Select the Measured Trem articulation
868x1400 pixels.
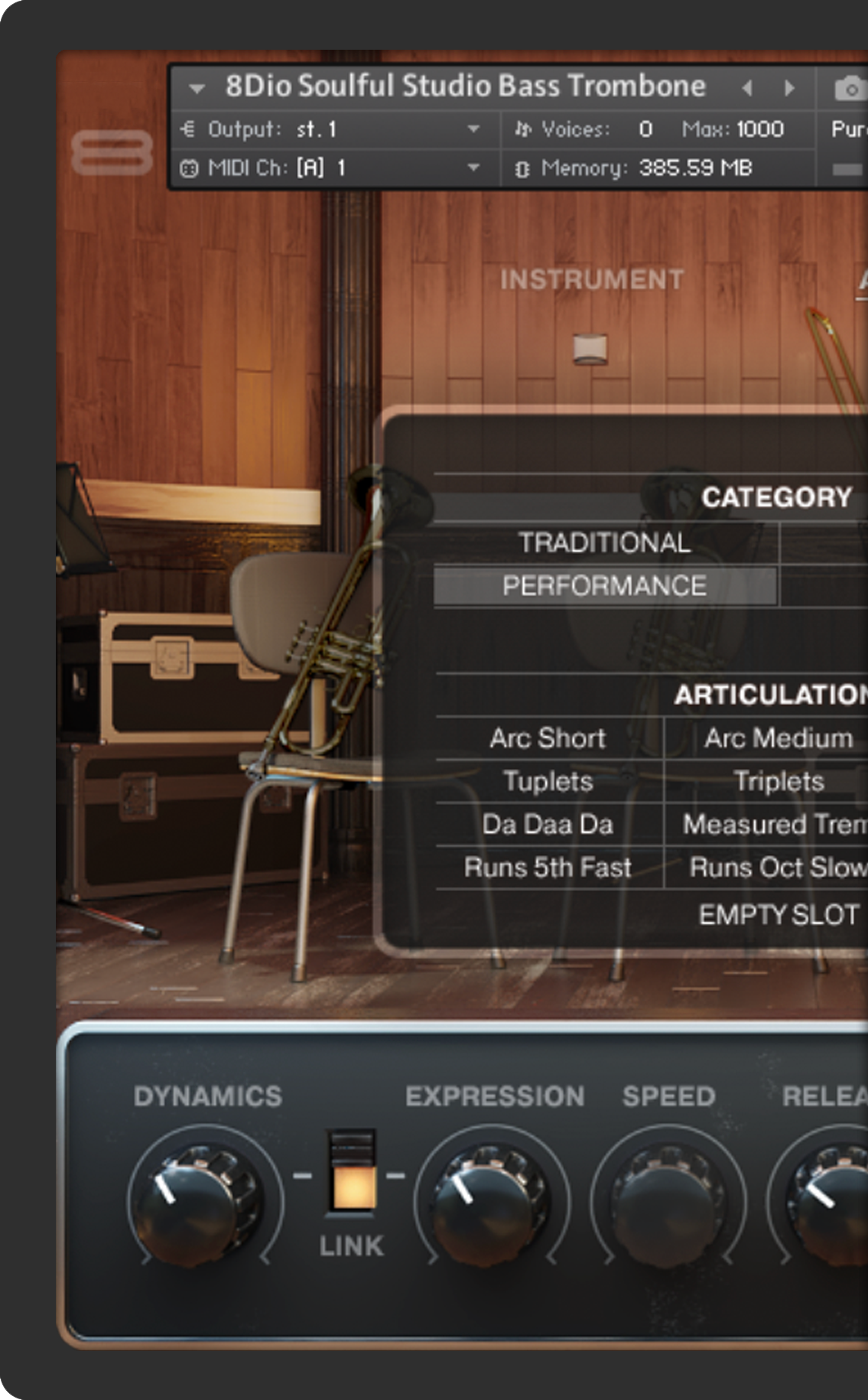click(x=775, y=825)
